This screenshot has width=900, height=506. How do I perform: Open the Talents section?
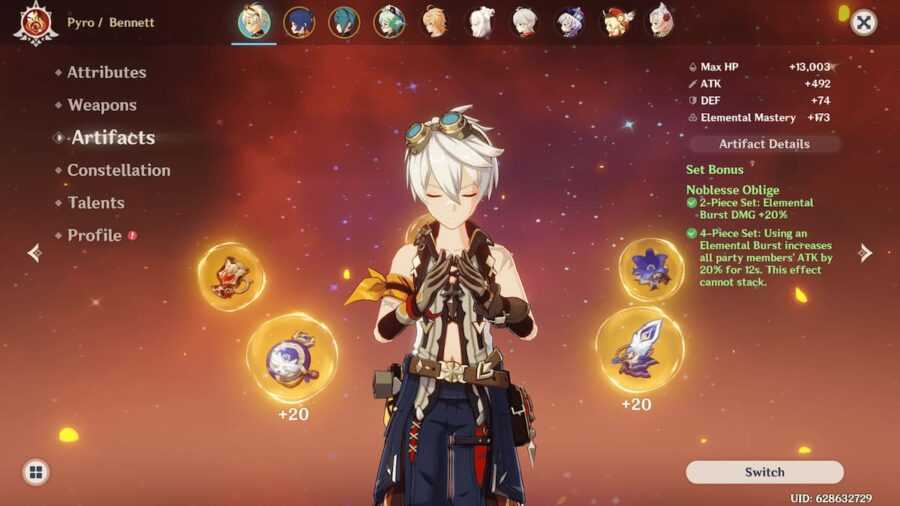(x=96, y=203)
